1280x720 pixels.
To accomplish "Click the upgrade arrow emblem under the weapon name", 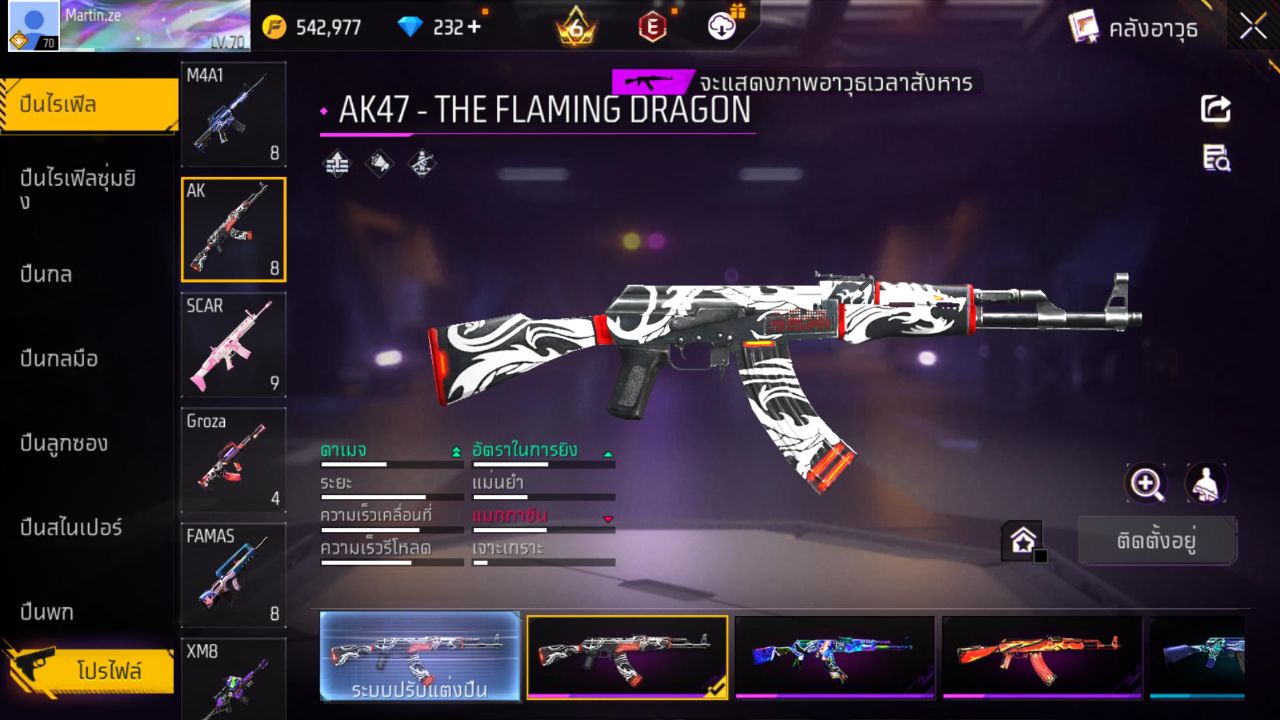I will click(336, 163).
